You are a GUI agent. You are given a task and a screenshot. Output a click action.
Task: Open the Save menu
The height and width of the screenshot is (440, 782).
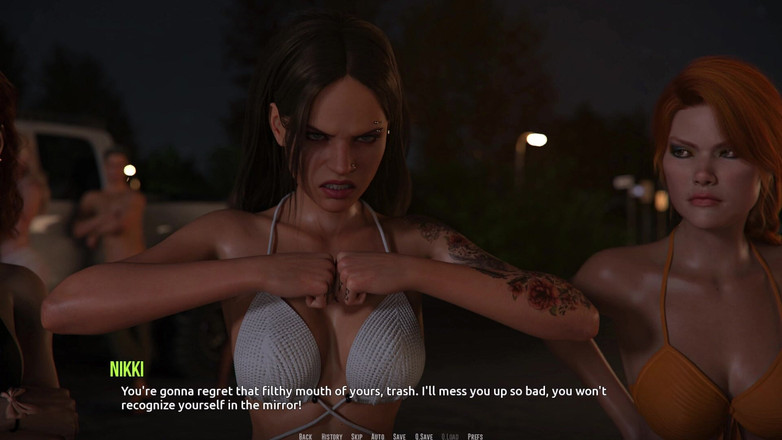tap(399, 436)
